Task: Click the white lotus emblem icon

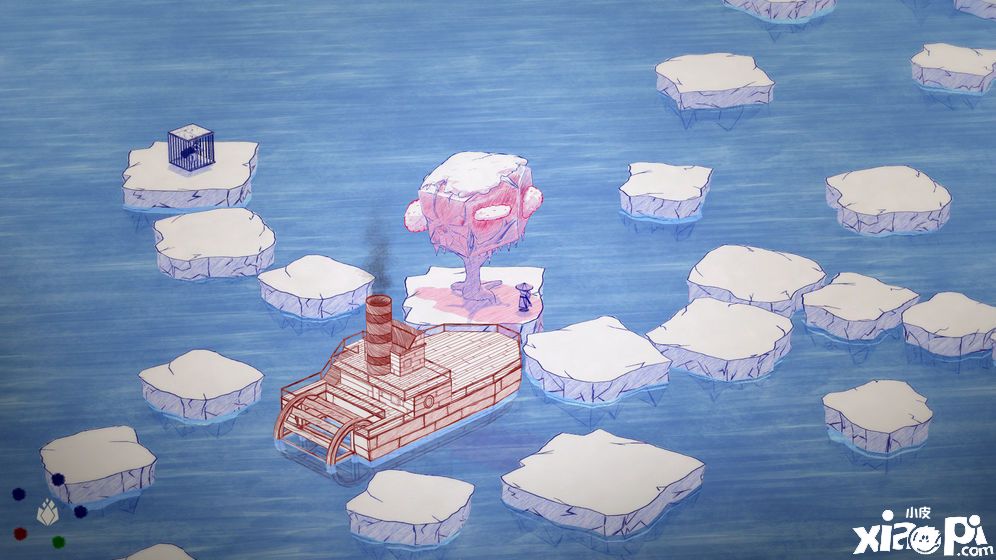Action: tap(47, 513)
